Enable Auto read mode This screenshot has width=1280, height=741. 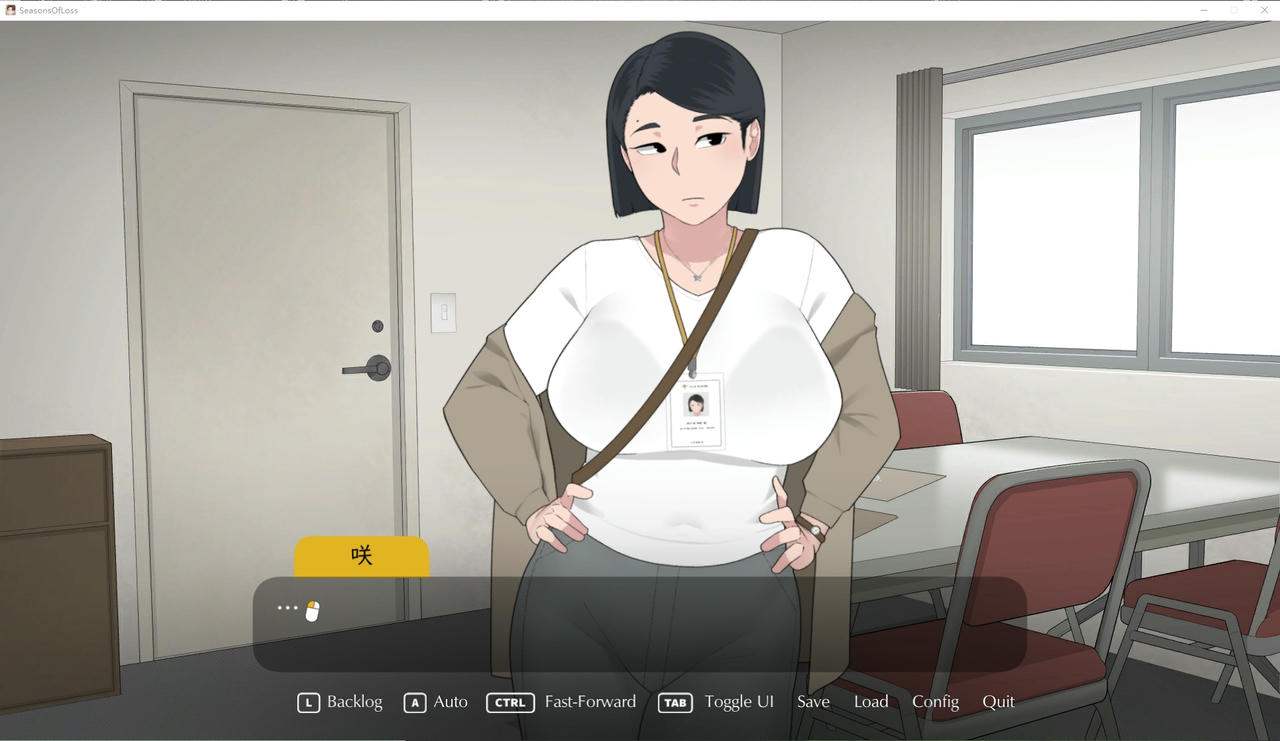[448, 702]
